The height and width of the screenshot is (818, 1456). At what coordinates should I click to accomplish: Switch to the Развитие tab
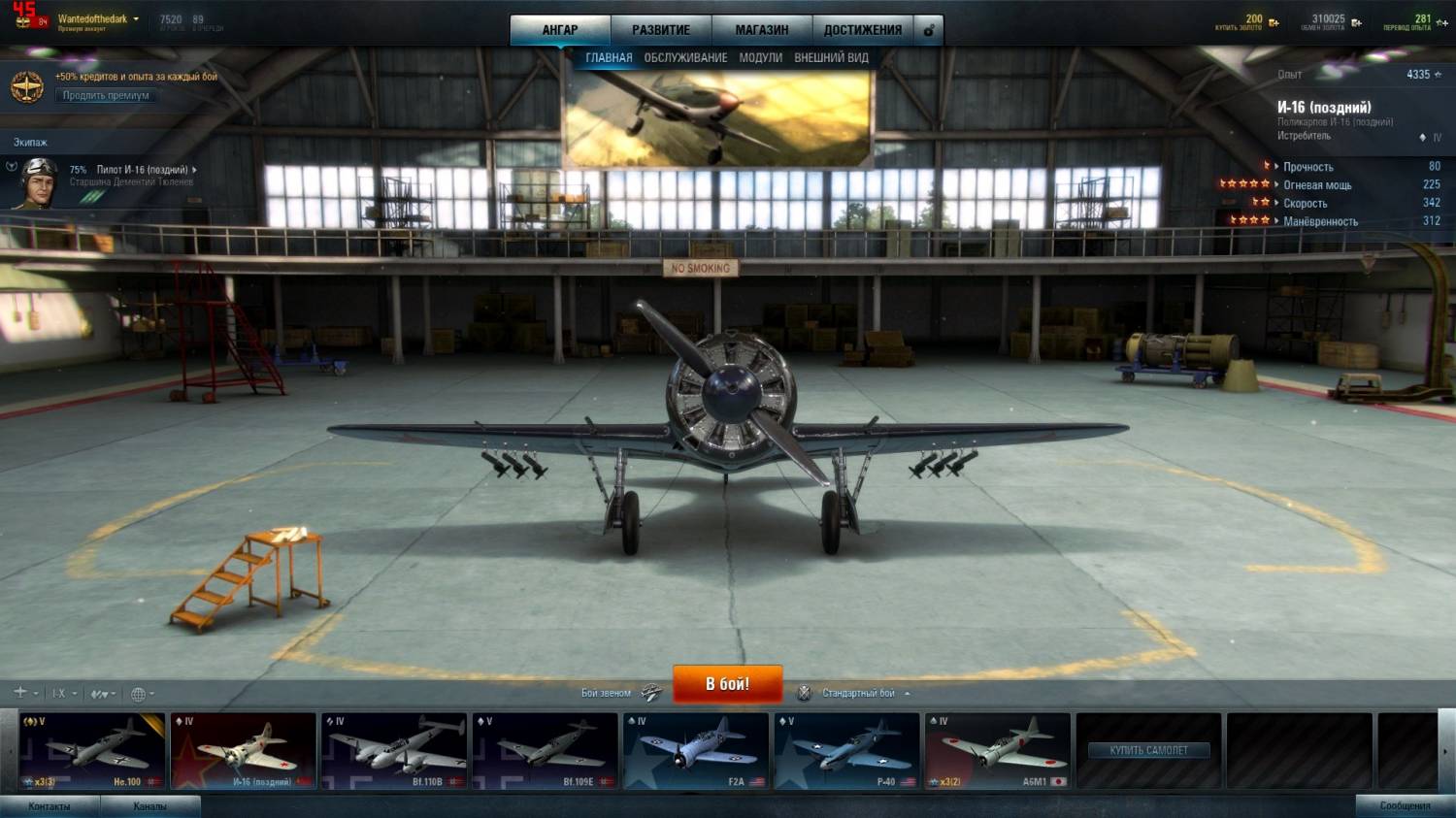[661, 30]
